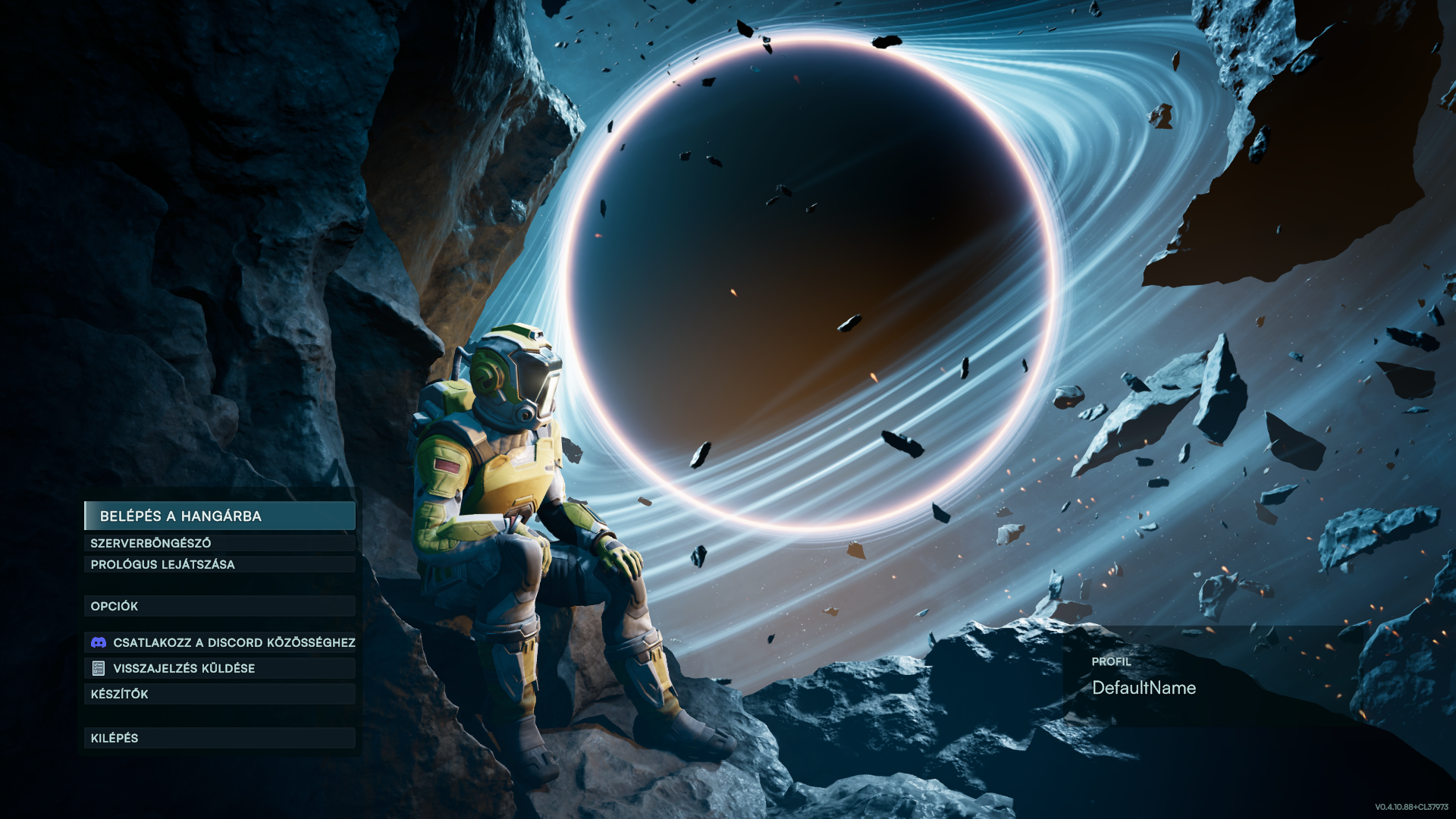1456x819 pixels.
Task: Open the Szerverböngésző server browser
Action: 219,543
